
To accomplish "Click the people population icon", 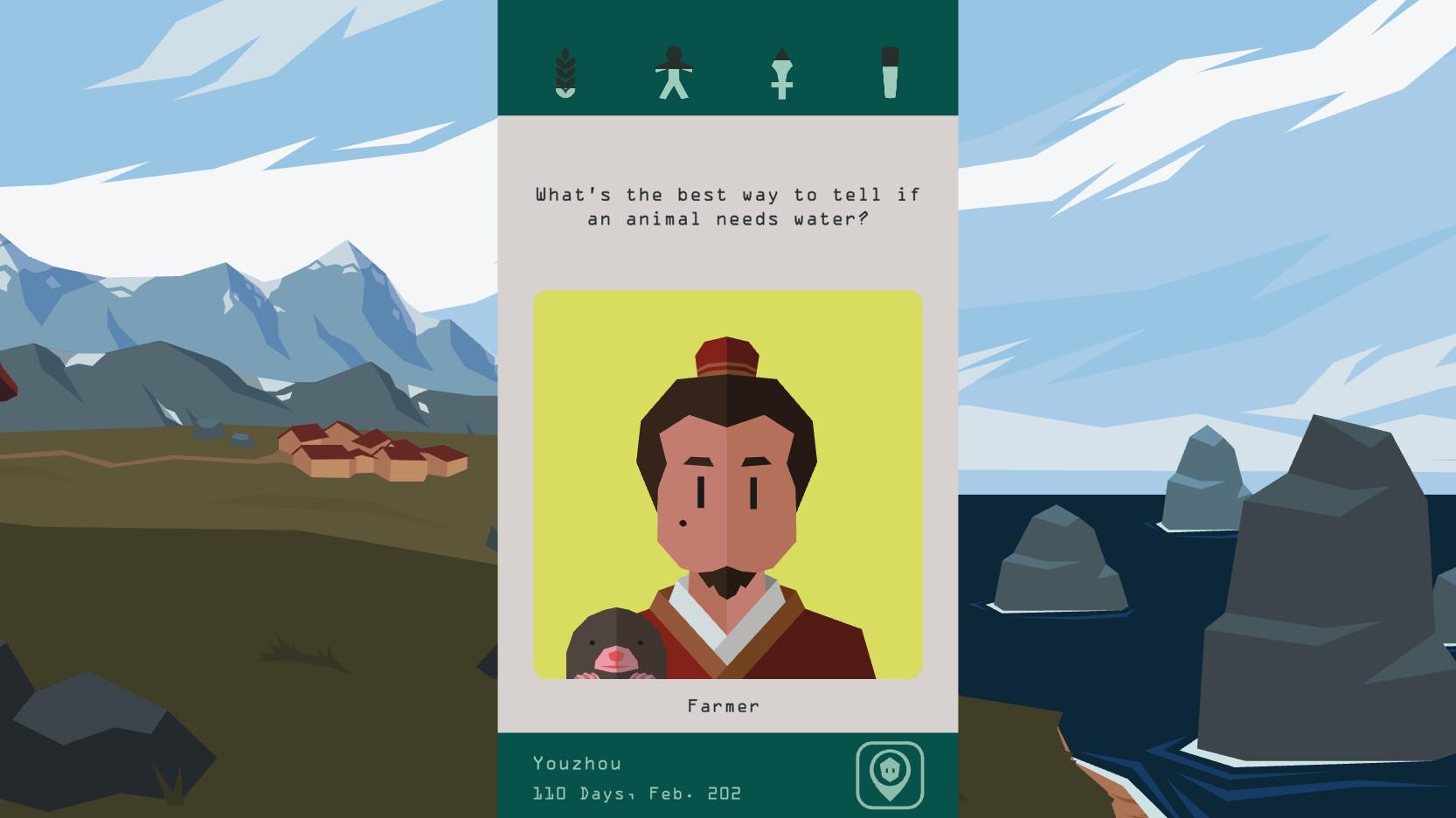I will [x=673, y=74].
